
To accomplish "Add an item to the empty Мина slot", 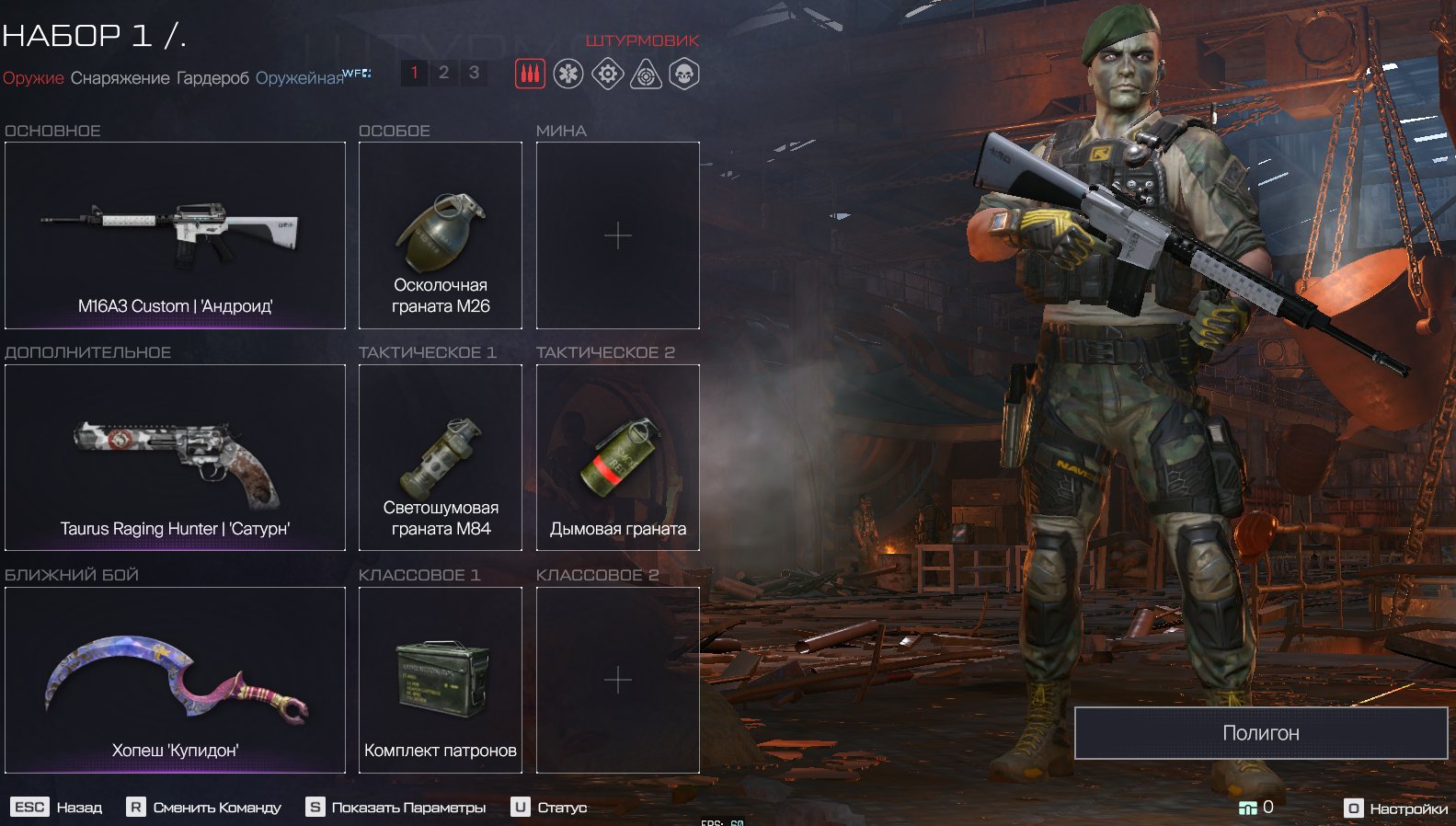I will point(618,235).
